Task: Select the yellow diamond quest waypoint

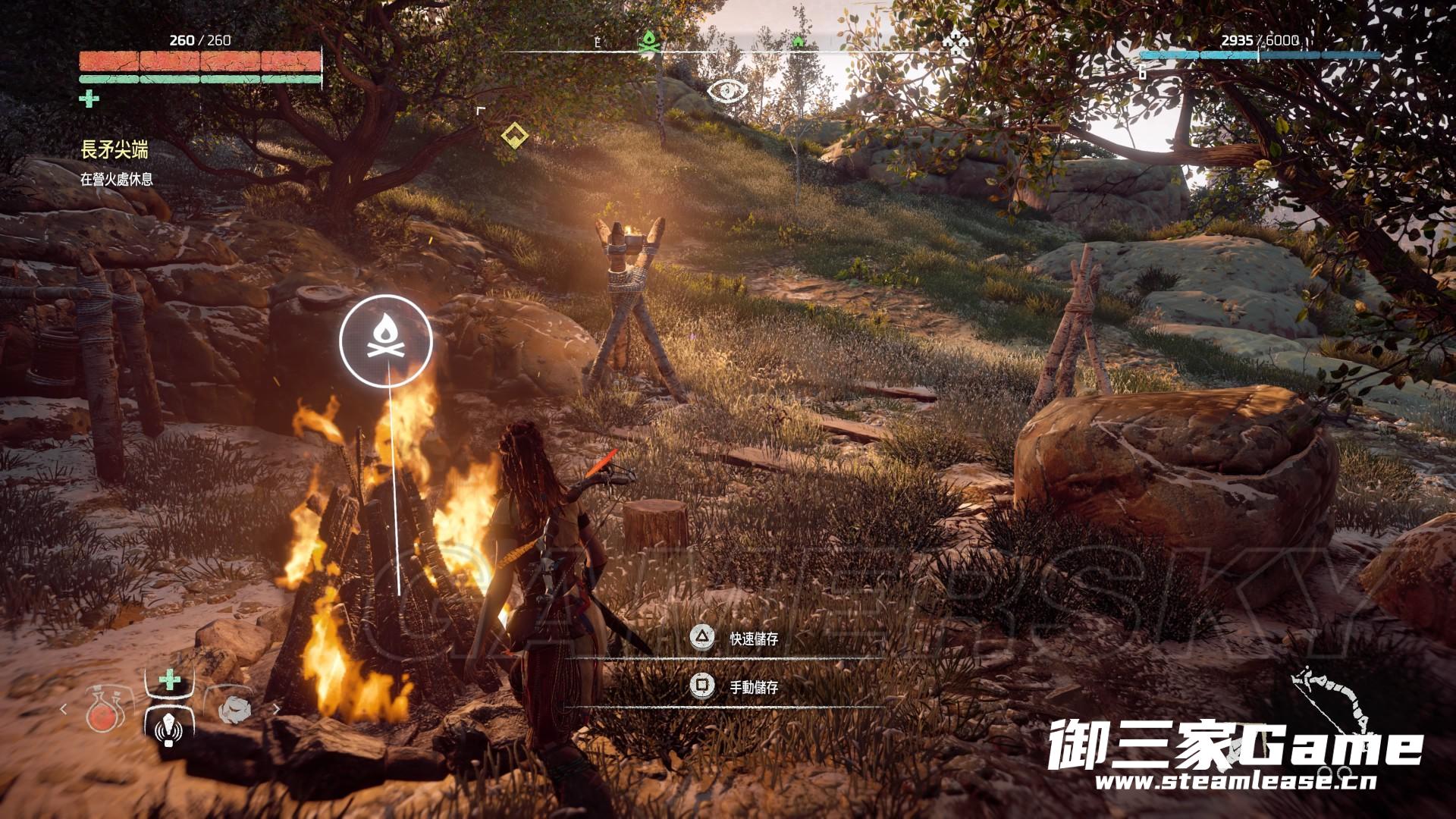Action: tap(515, 136)
